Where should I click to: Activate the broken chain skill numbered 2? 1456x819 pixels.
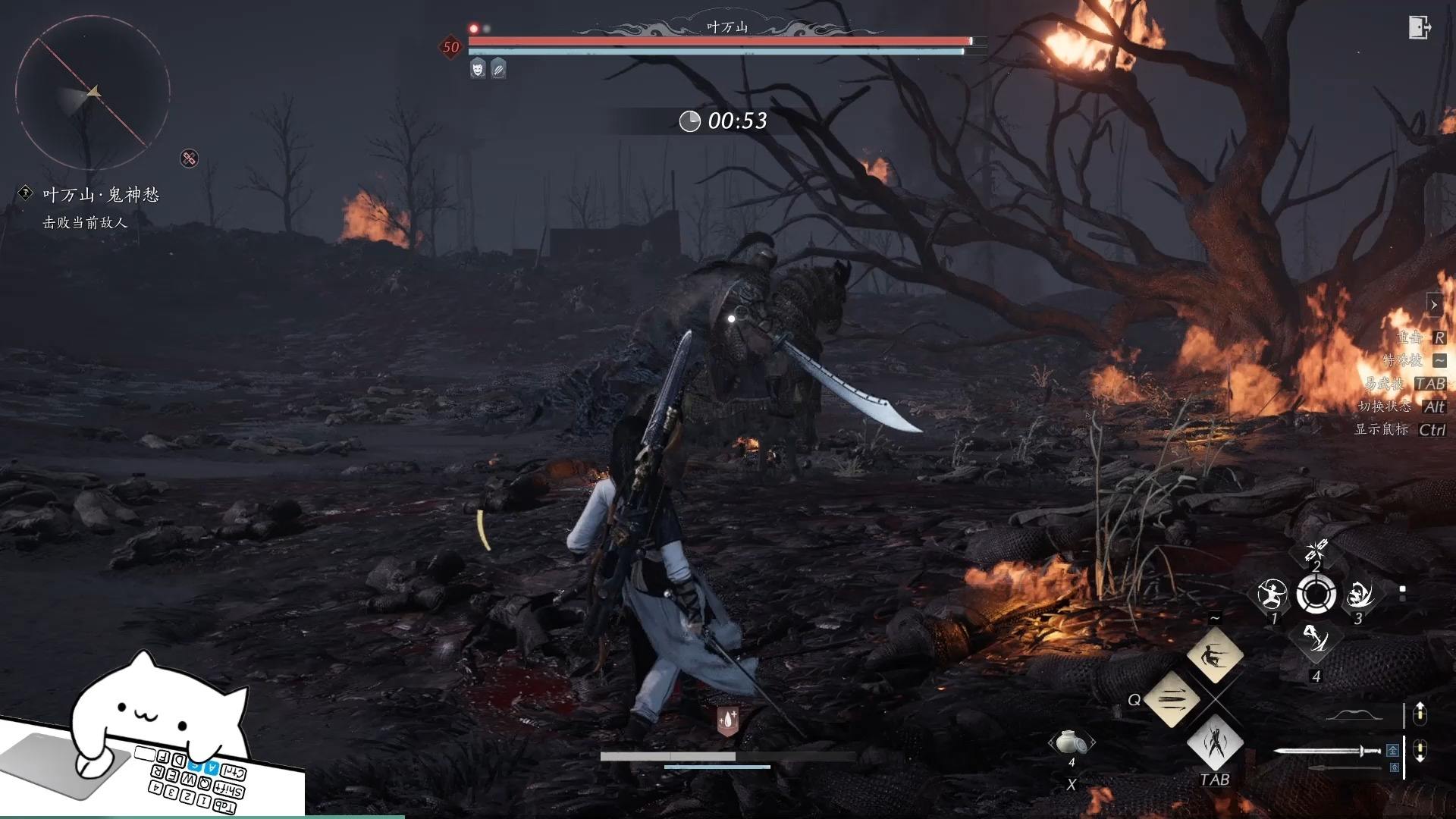pyautogui.click(x=1316, y=551)
